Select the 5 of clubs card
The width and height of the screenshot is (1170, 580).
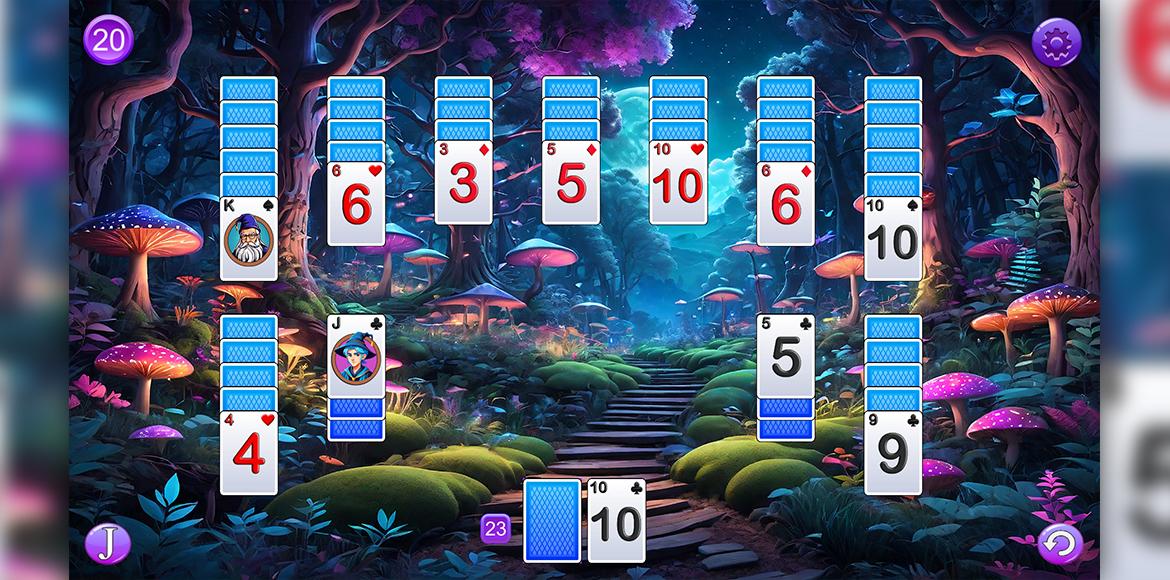point(785,357)
